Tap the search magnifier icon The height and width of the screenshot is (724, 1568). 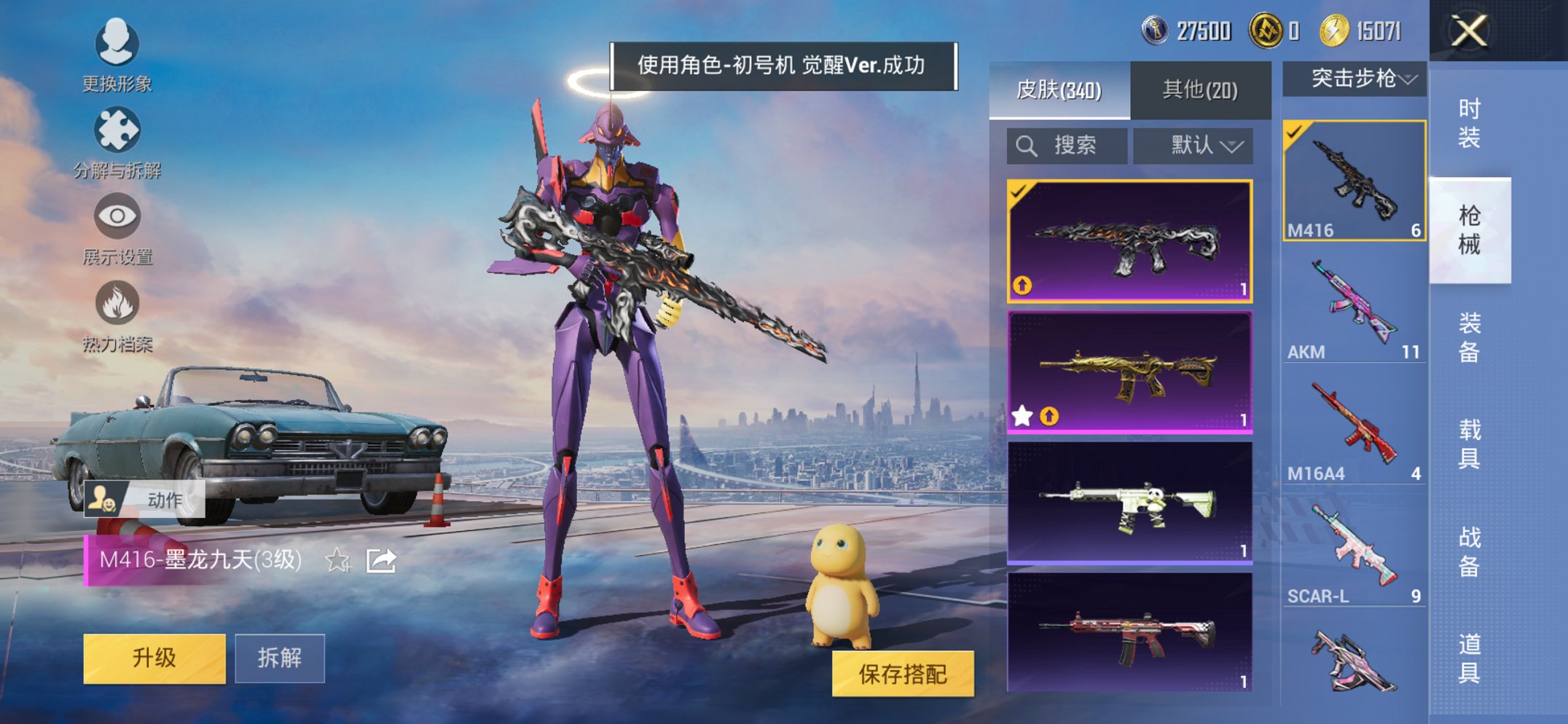(1027, 144)
